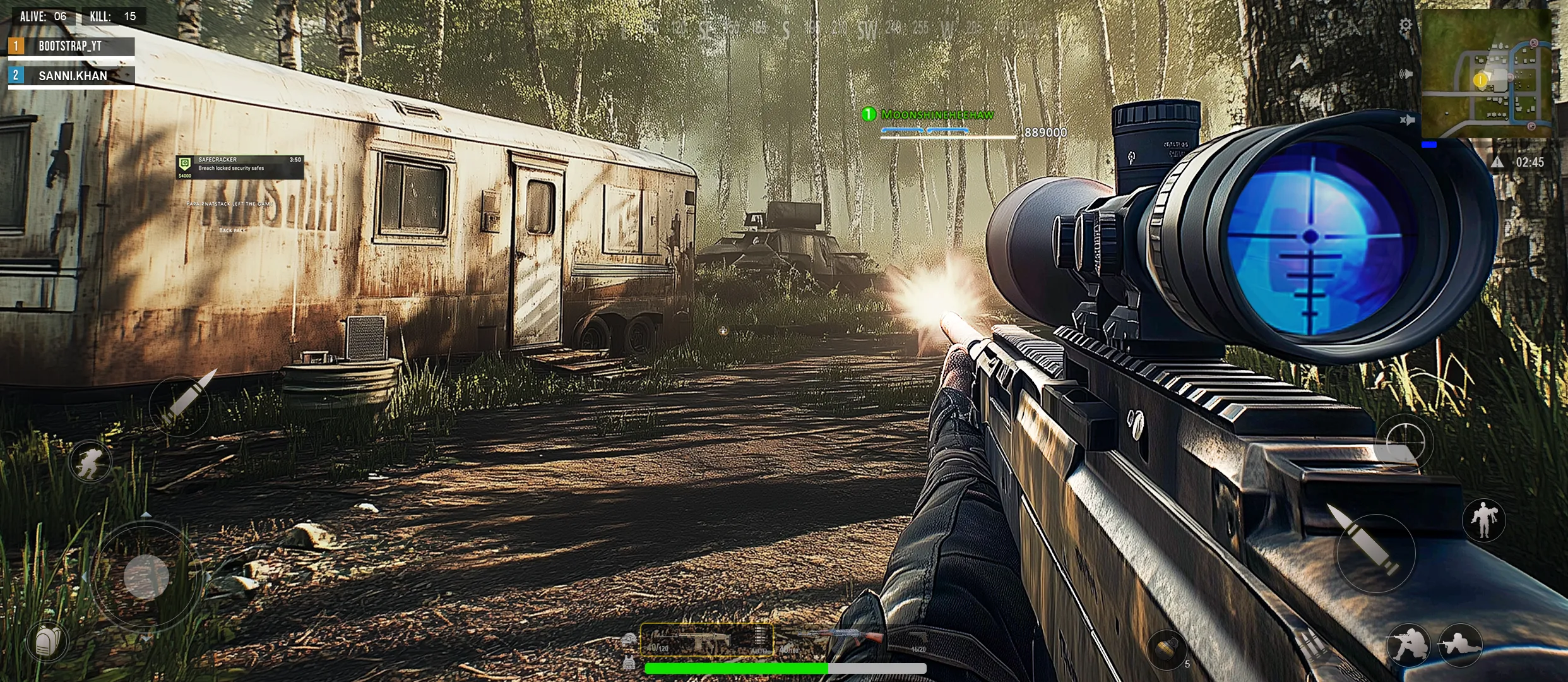This screenshot has width=1568, height=682.
Task: Open the Safecracker objective tracker
Action: pos(240,167)
